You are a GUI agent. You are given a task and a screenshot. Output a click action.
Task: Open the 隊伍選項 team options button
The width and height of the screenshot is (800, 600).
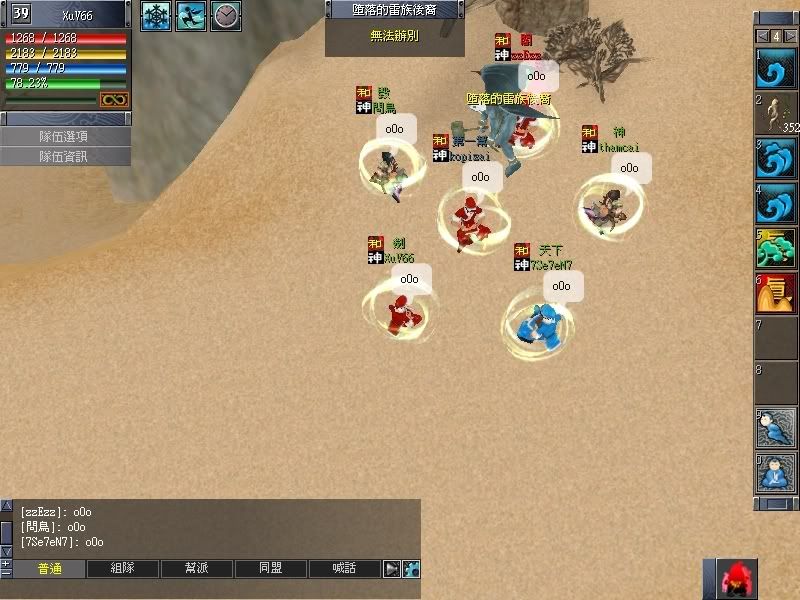(x=65, y=136)
